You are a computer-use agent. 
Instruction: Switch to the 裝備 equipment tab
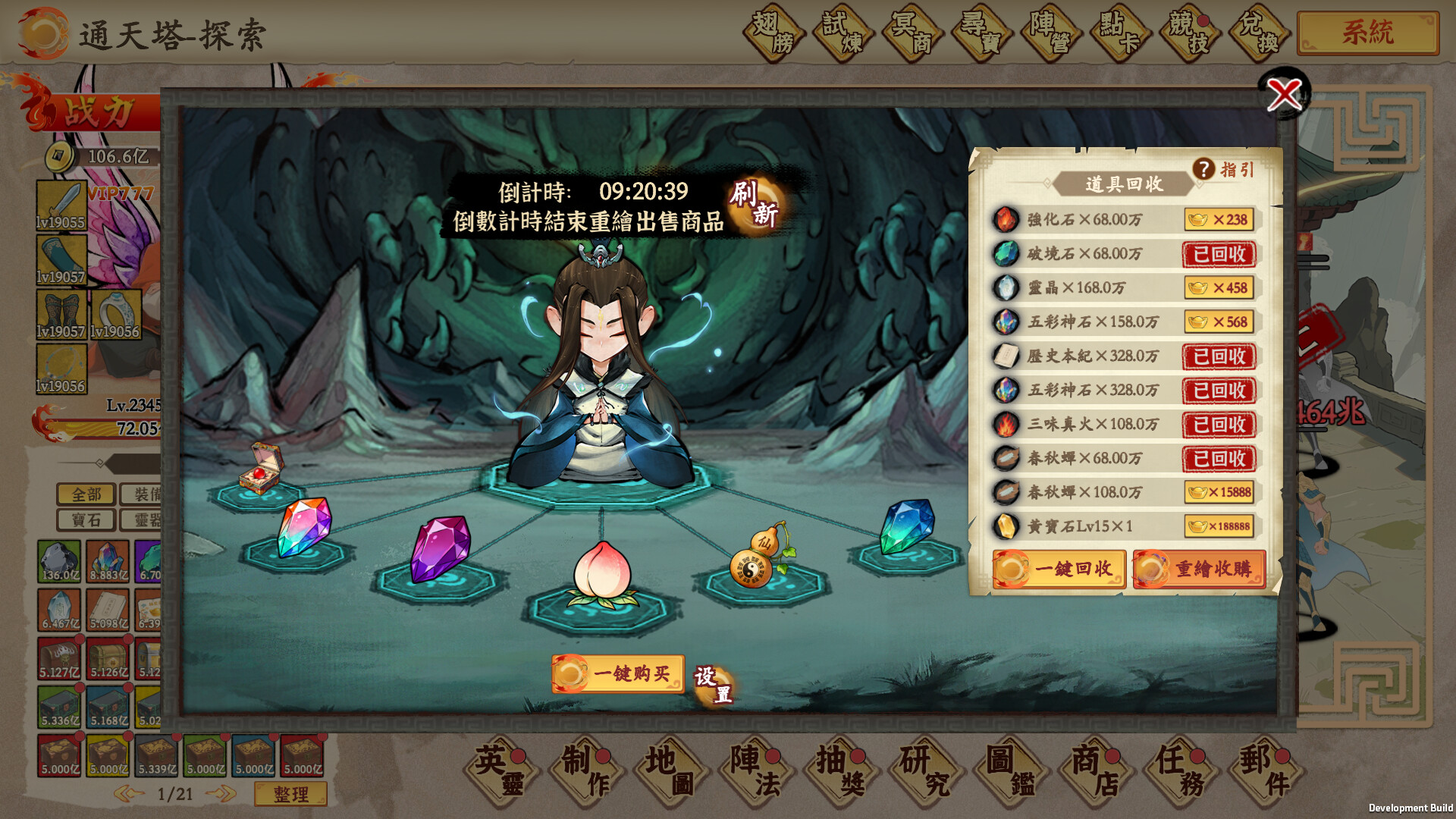[149, 494]
